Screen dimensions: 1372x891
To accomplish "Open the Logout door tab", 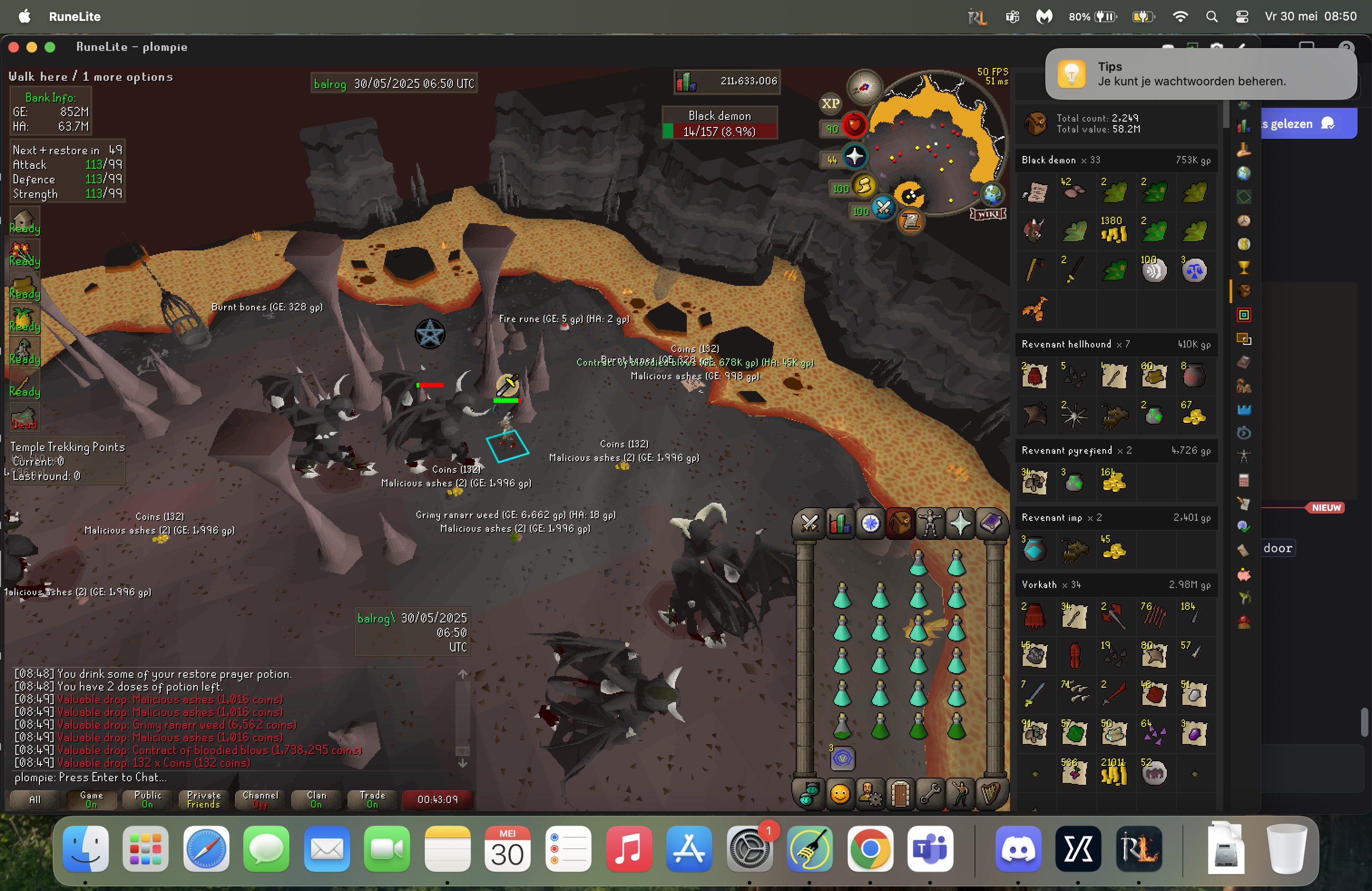I will (900, 795).
